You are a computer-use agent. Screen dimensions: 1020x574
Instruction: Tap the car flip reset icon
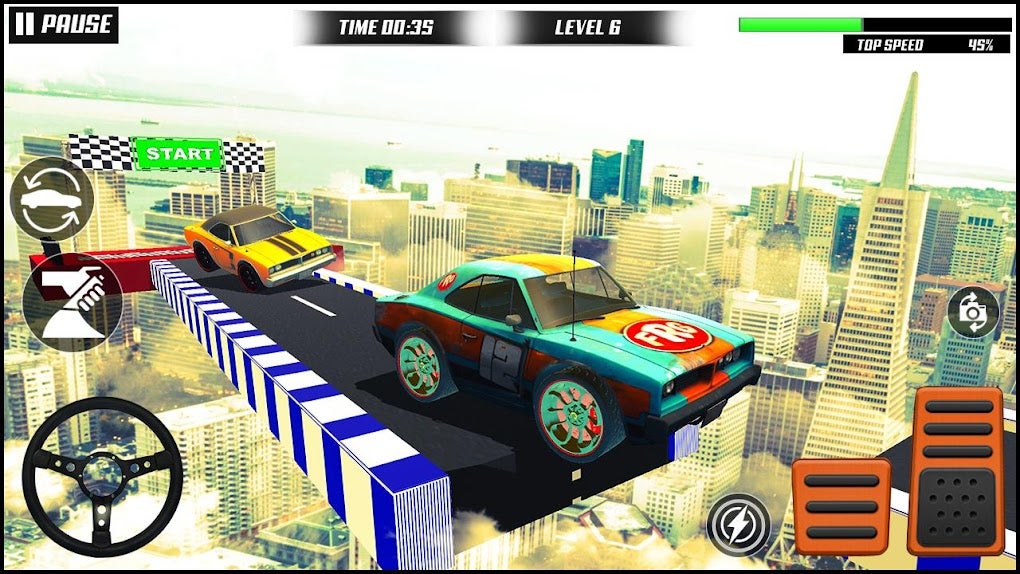coord(51,200)
